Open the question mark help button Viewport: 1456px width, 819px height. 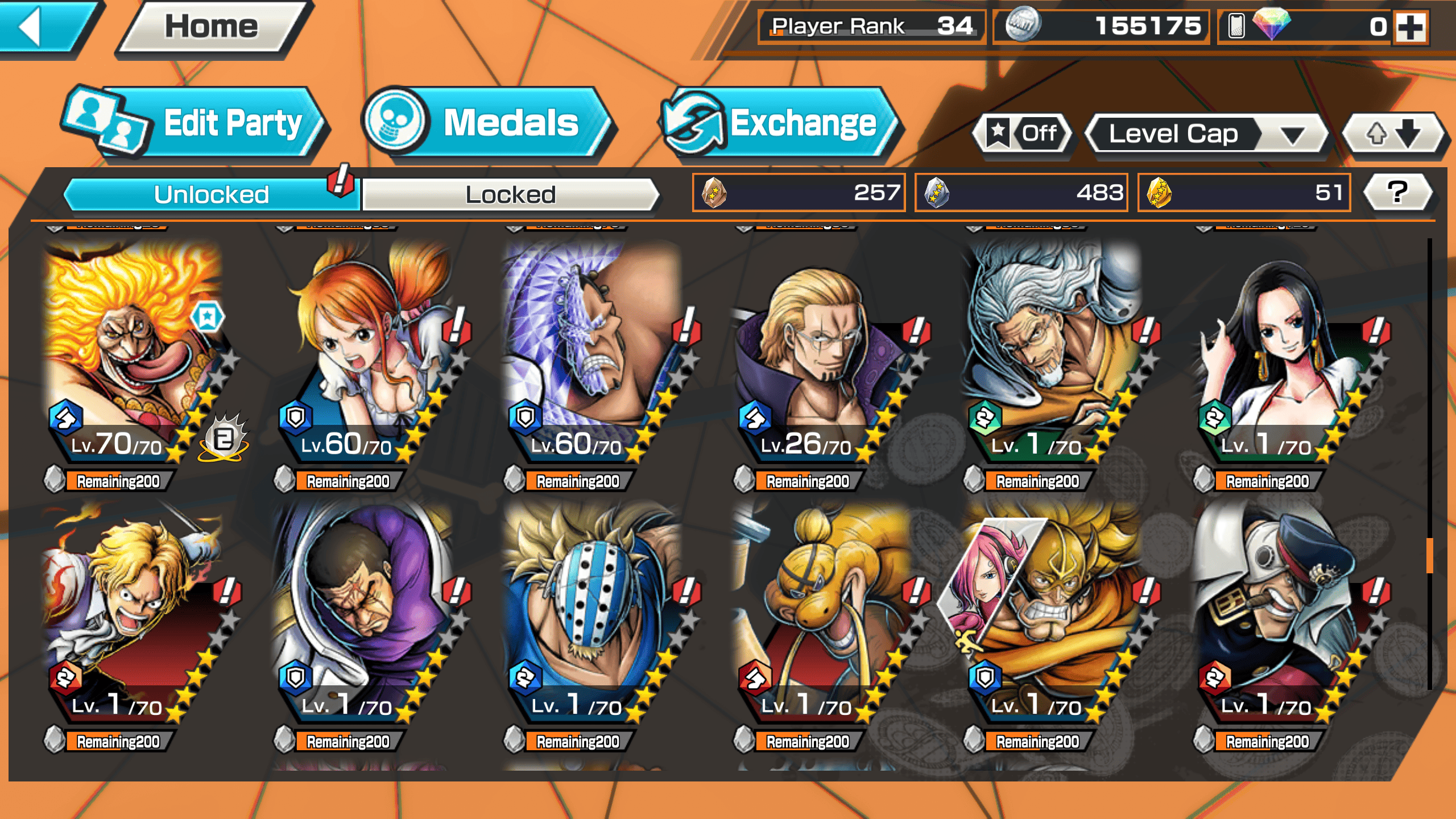point(1397,192)
